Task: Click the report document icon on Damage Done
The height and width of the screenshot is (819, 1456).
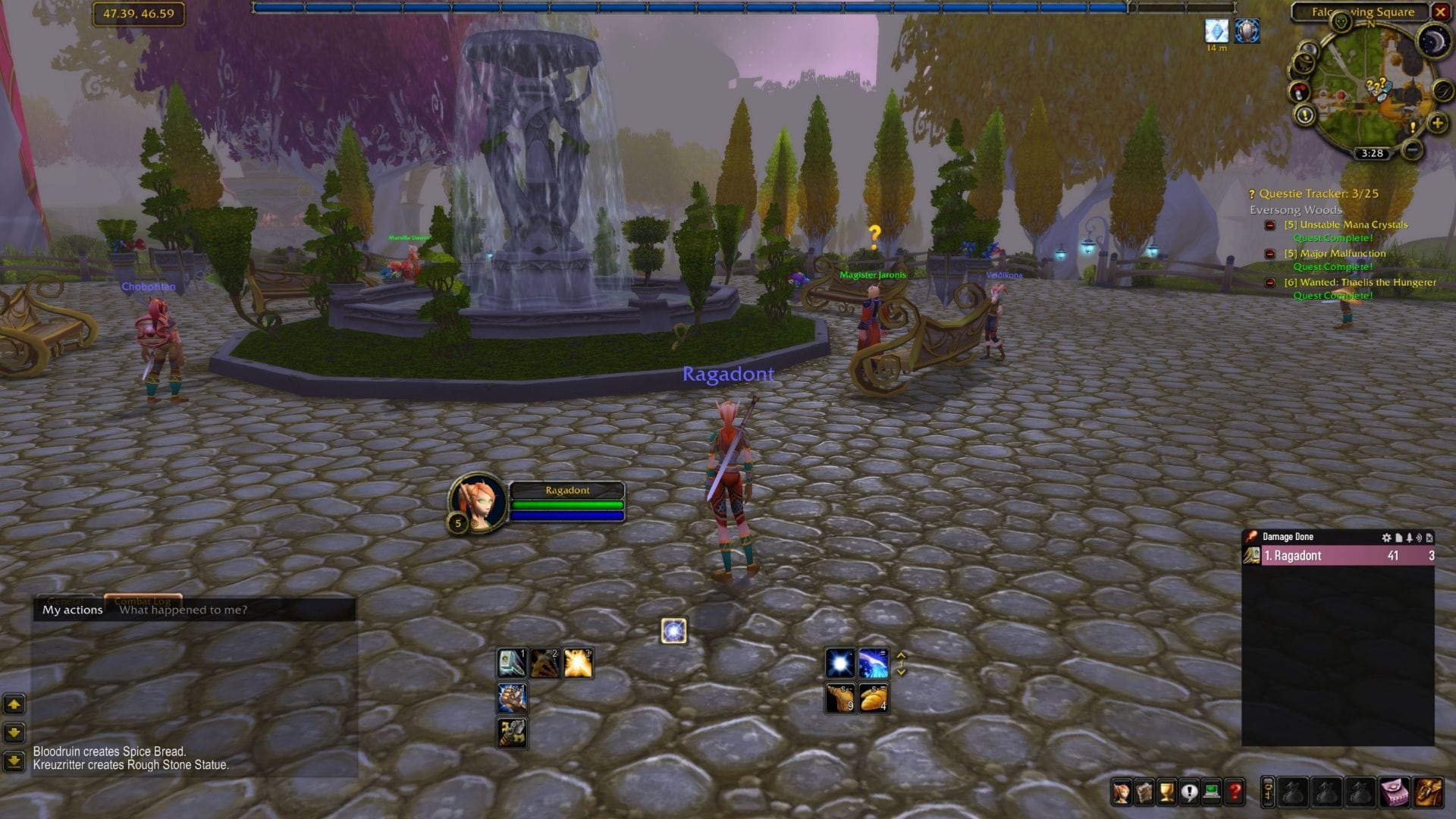Action: point(1398,538)
